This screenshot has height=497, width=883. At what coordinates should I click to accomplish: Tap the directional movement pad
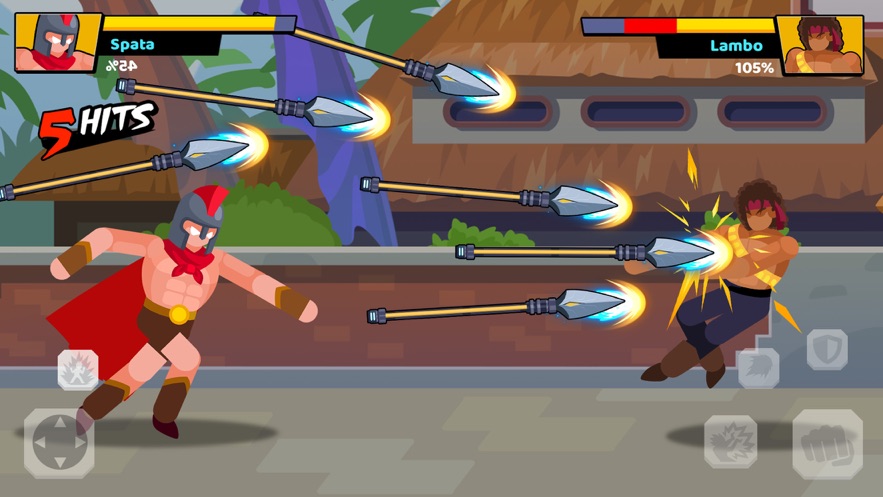(59, 443)
